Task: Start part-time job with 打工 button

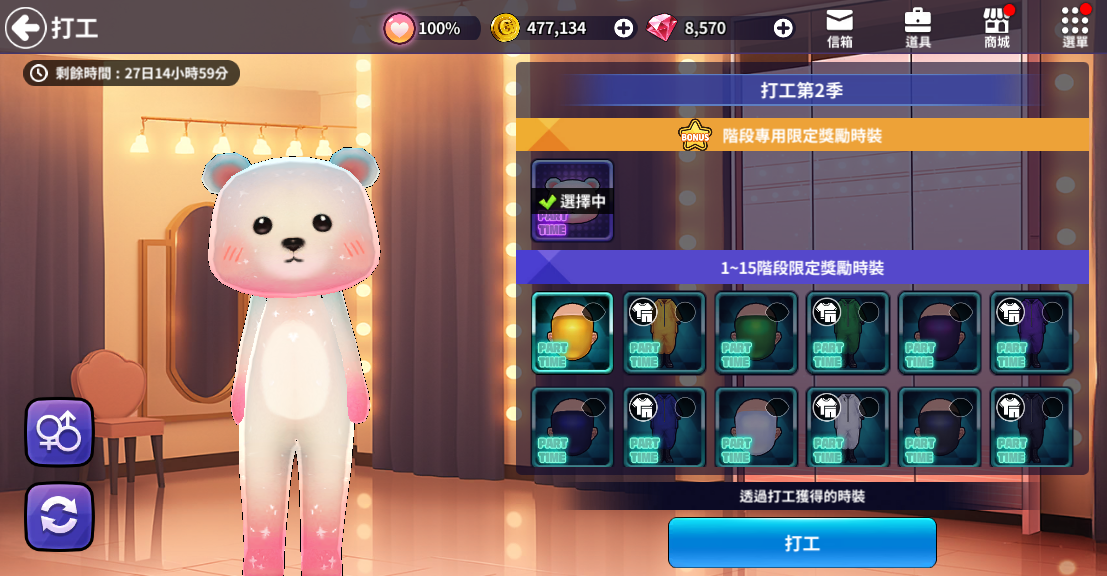Action: click(802, 543)
